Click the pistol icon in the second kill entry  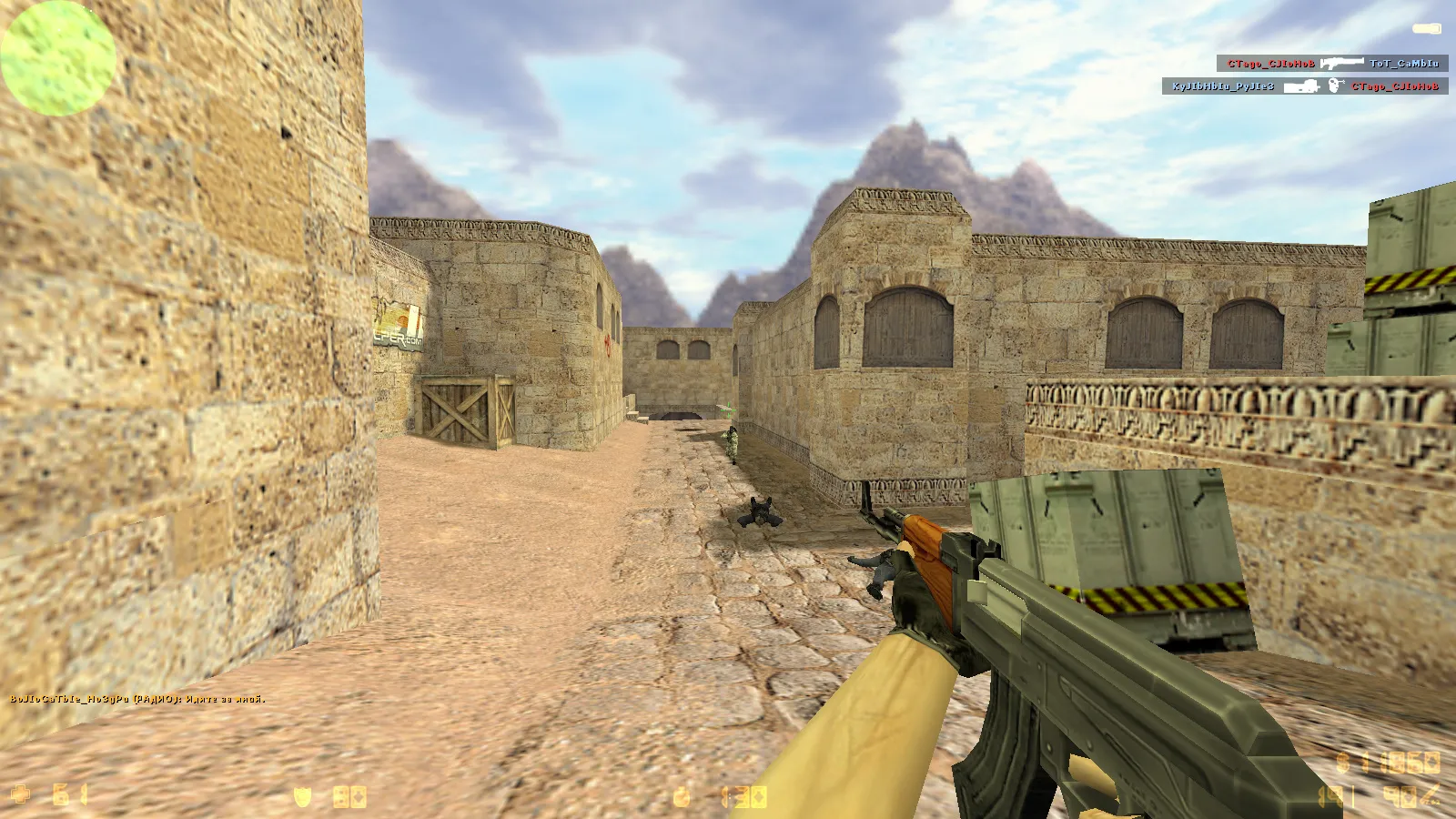point(1301,86)
